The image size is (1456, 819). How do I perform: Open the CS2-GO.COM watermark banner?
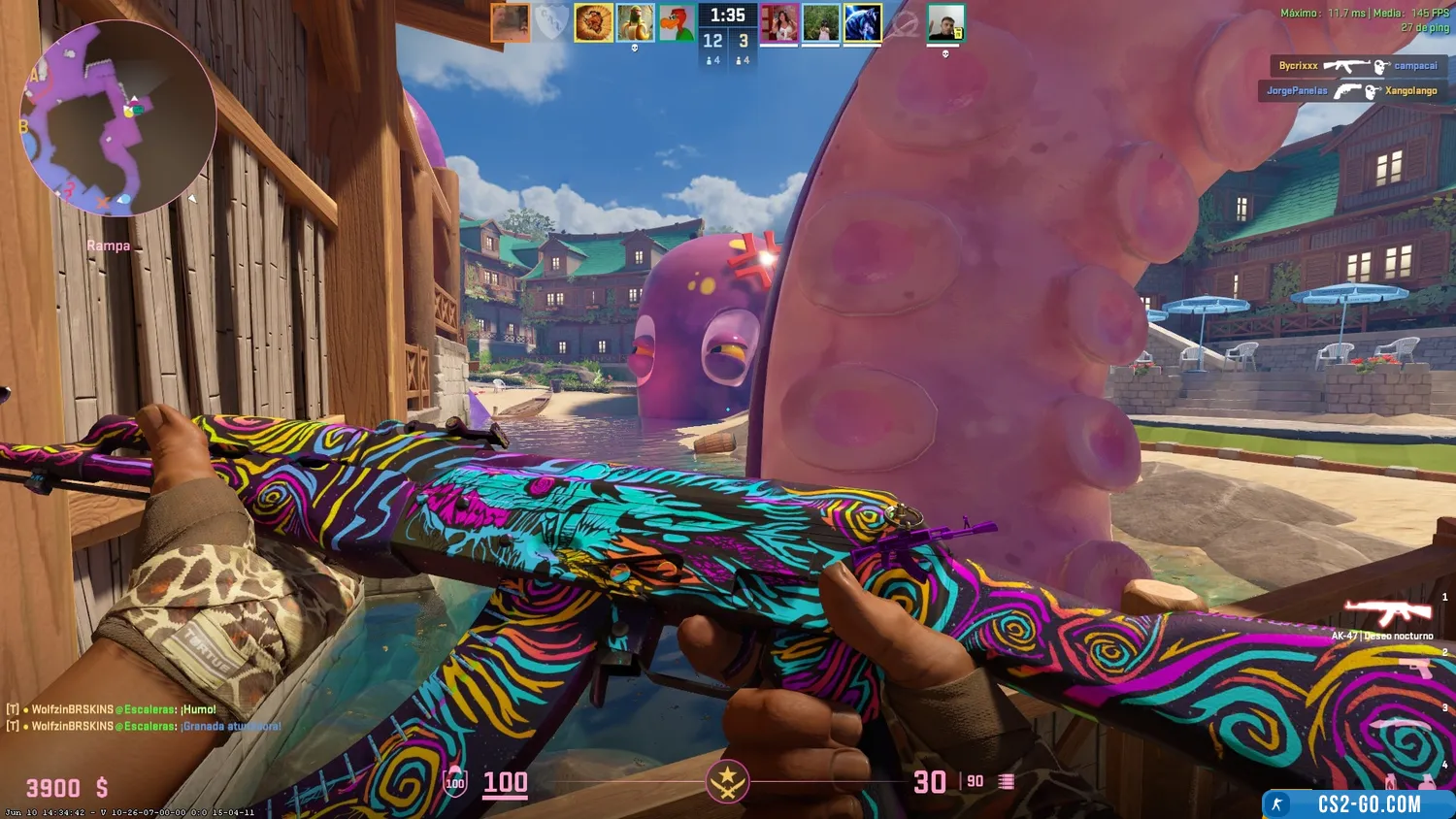[x=1359, y=804]
